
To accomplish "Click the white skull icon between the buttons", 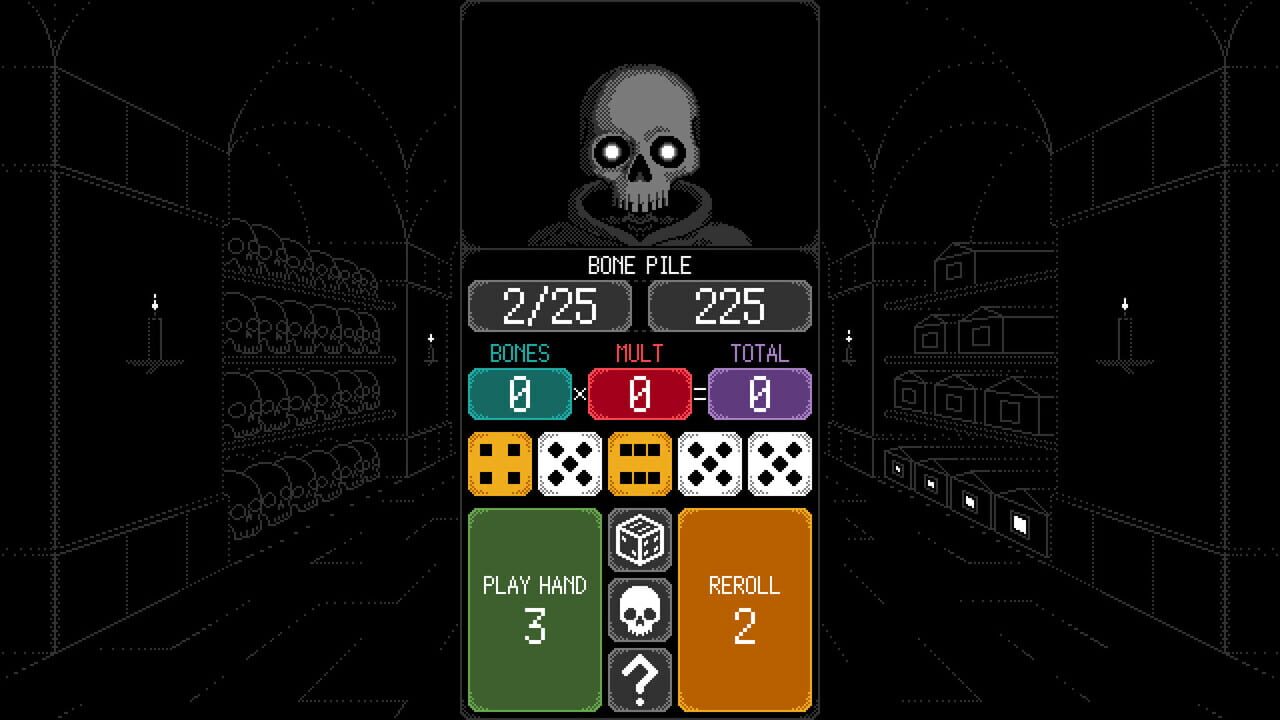I will coord(640,609).
